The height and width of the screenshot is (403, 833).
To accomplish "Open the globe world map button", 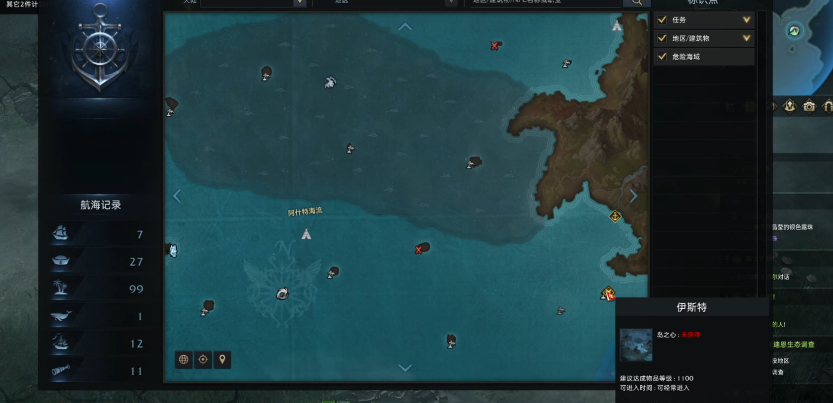I will [x=183, y=359].
